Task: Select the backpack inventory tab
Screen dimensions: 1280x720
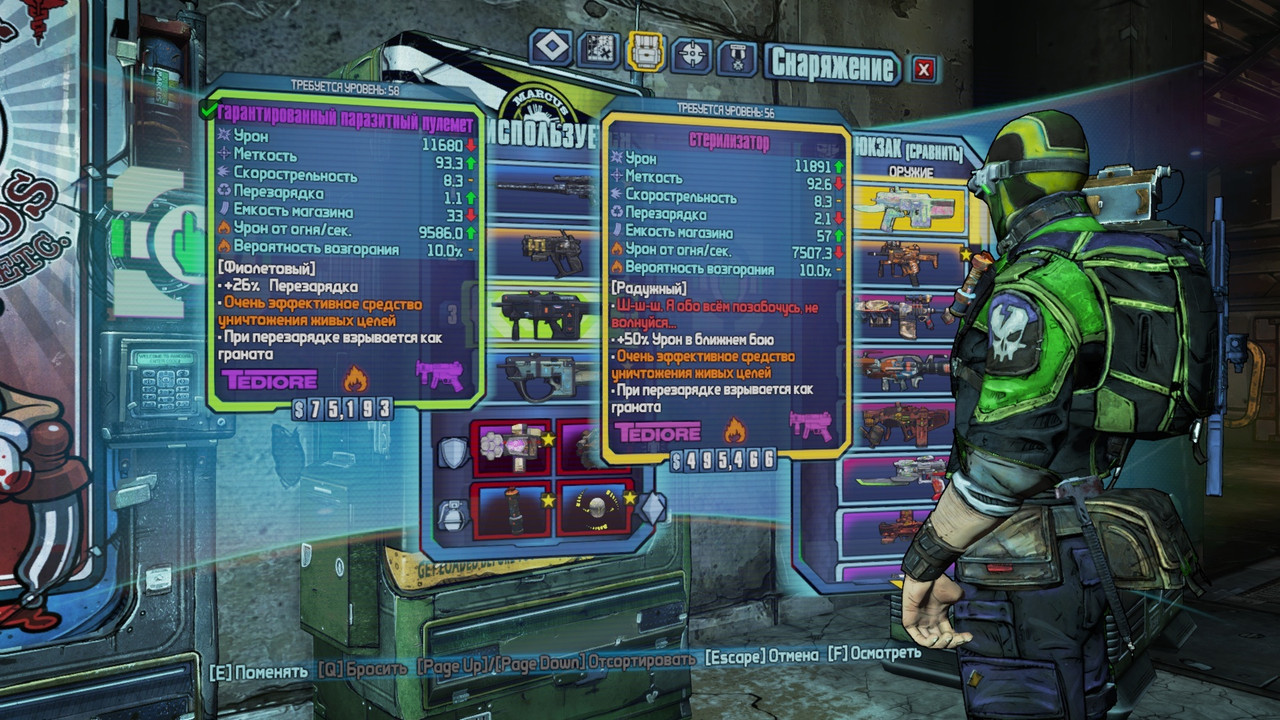Action: pos(645,50)
